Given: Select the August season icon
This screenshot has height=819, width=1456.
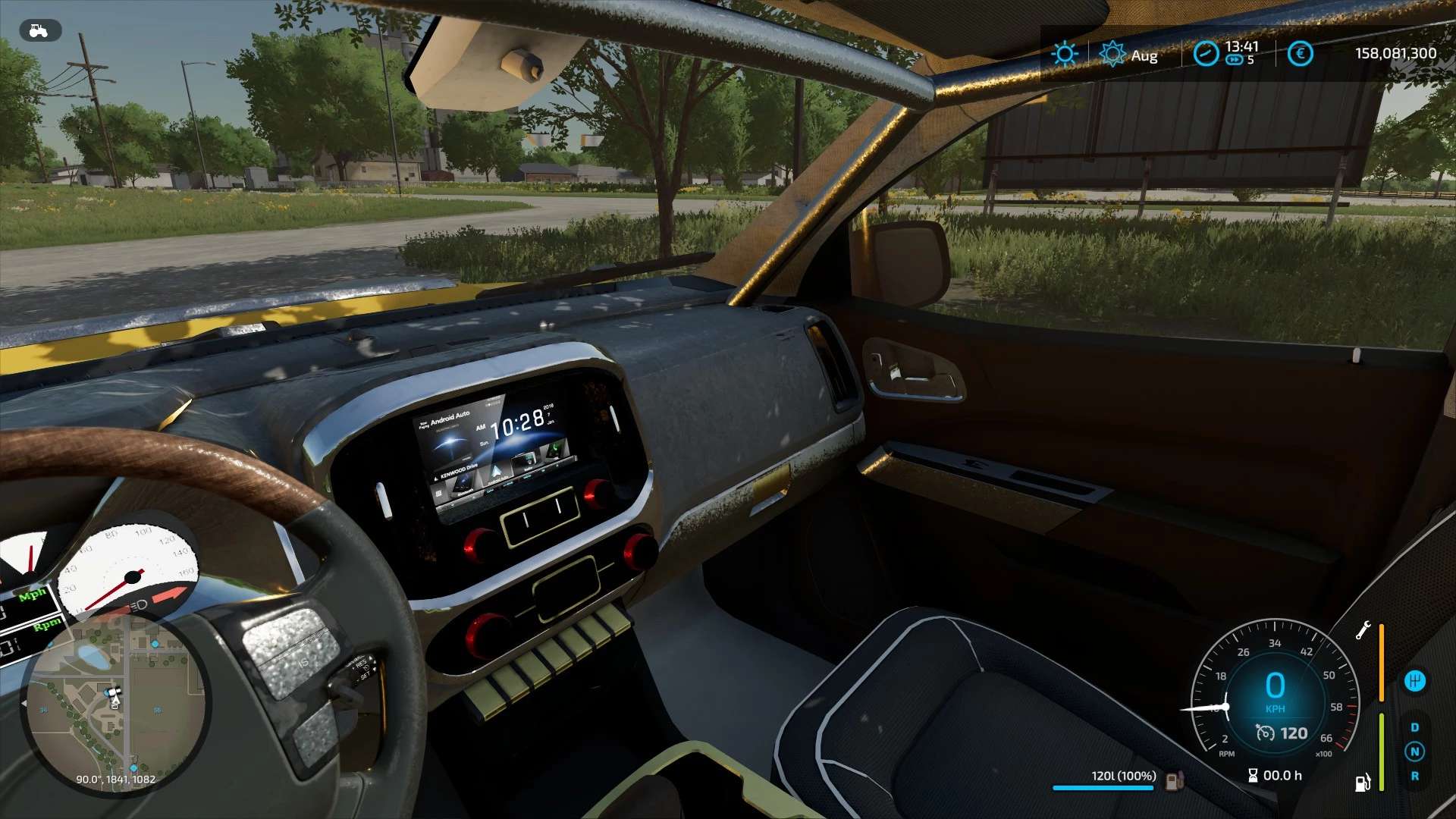Looking at the screenshot, I should [x=1112, y=55].
